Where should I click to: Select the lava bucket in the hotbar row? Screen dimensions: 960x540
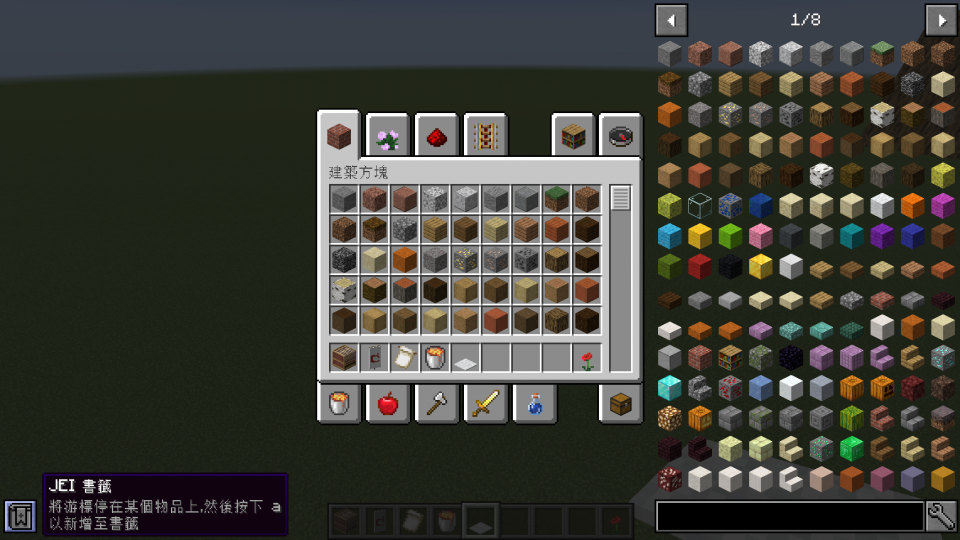click(x=435, y=357)
